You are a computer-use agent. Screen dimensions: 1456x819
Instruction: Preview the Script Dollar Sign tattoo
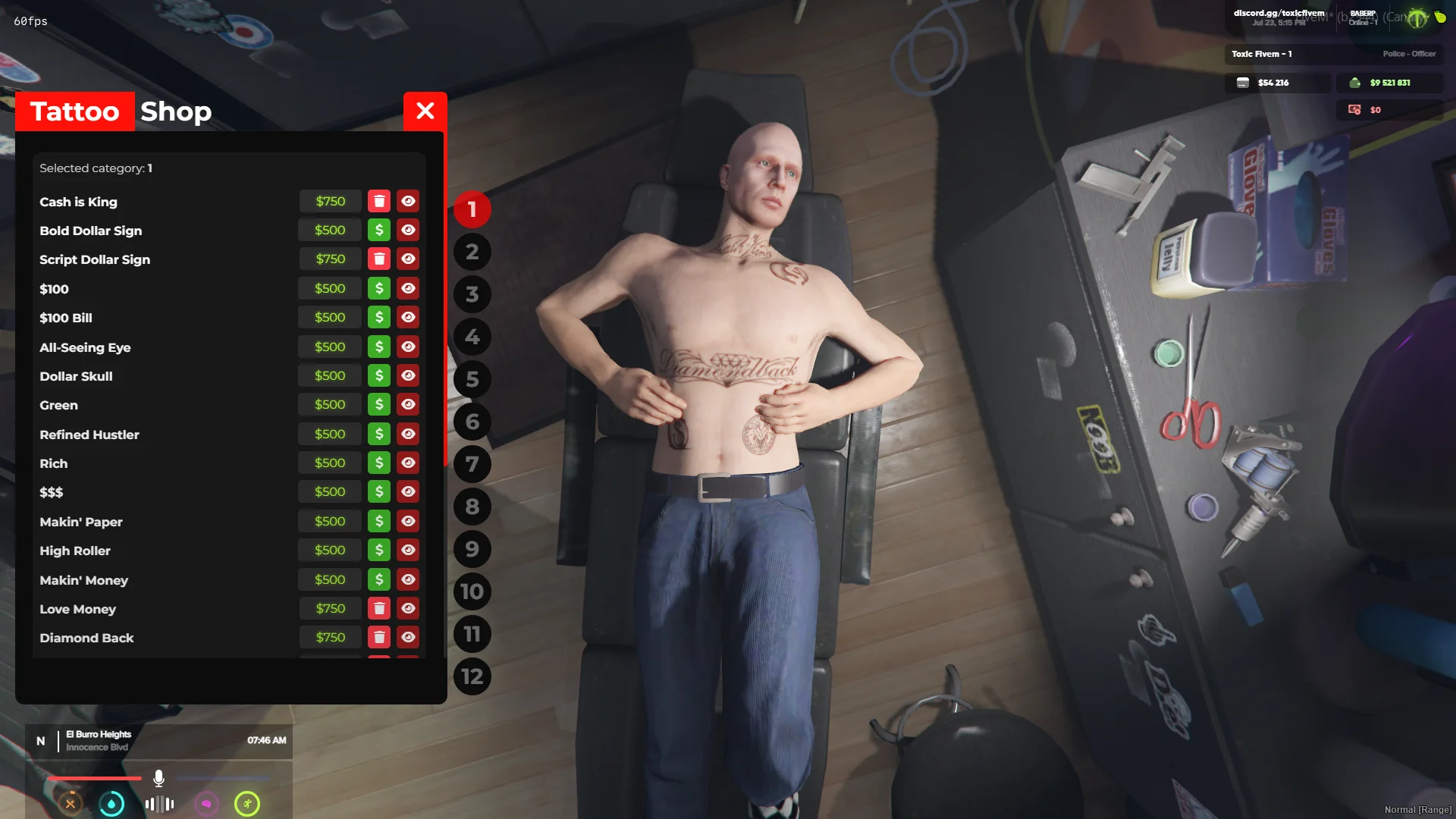click(408, 259)
